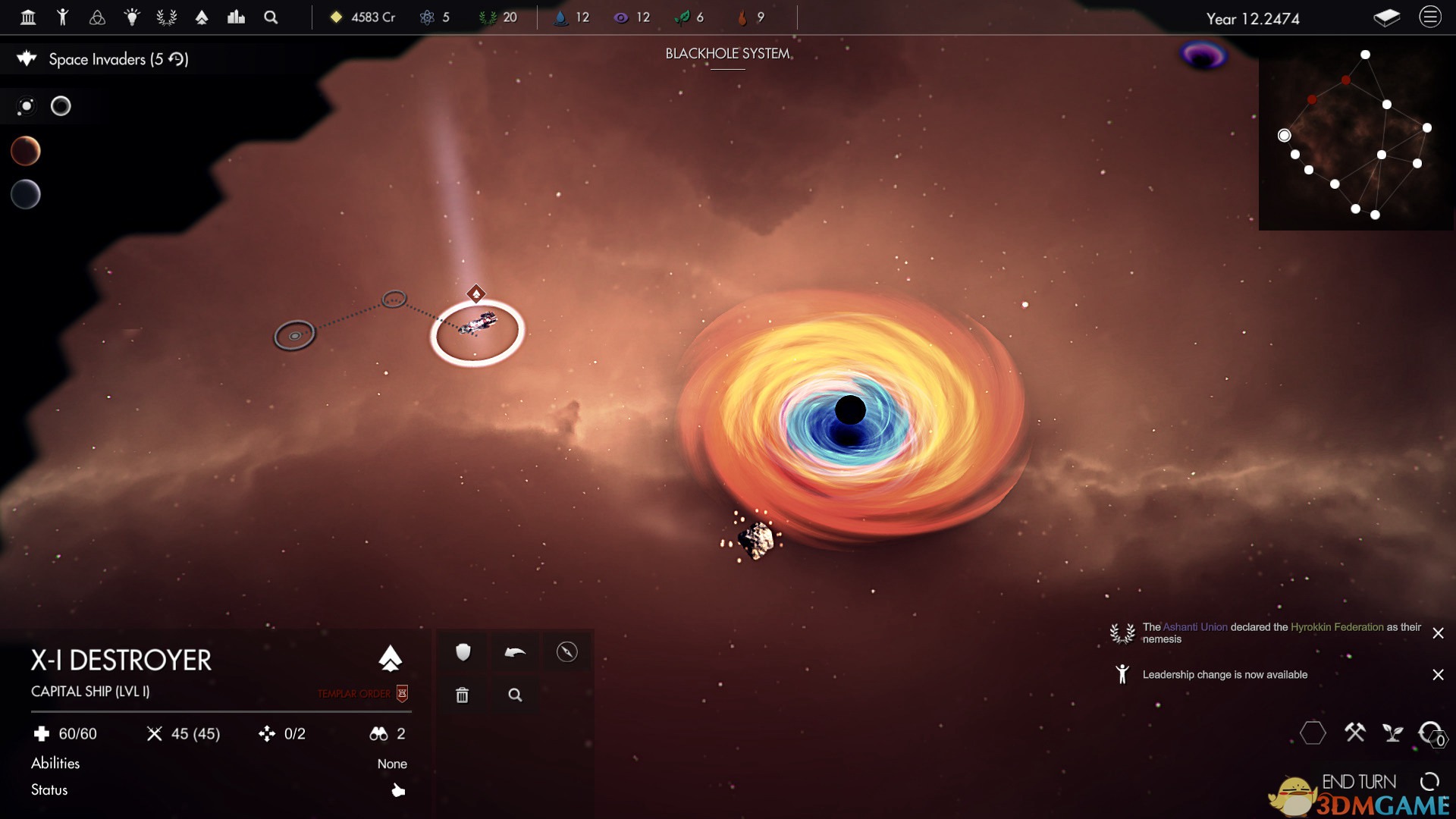Close the Leadership change notification

1438,674
